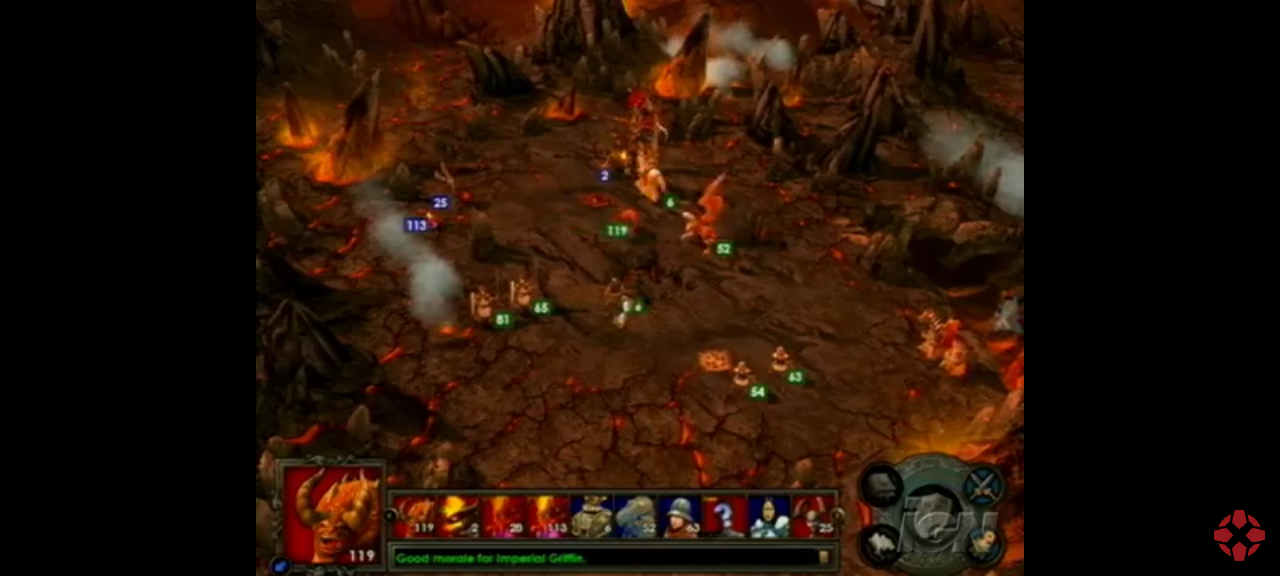Click the small blue orb under hero portrait

[x=278, y=566]
